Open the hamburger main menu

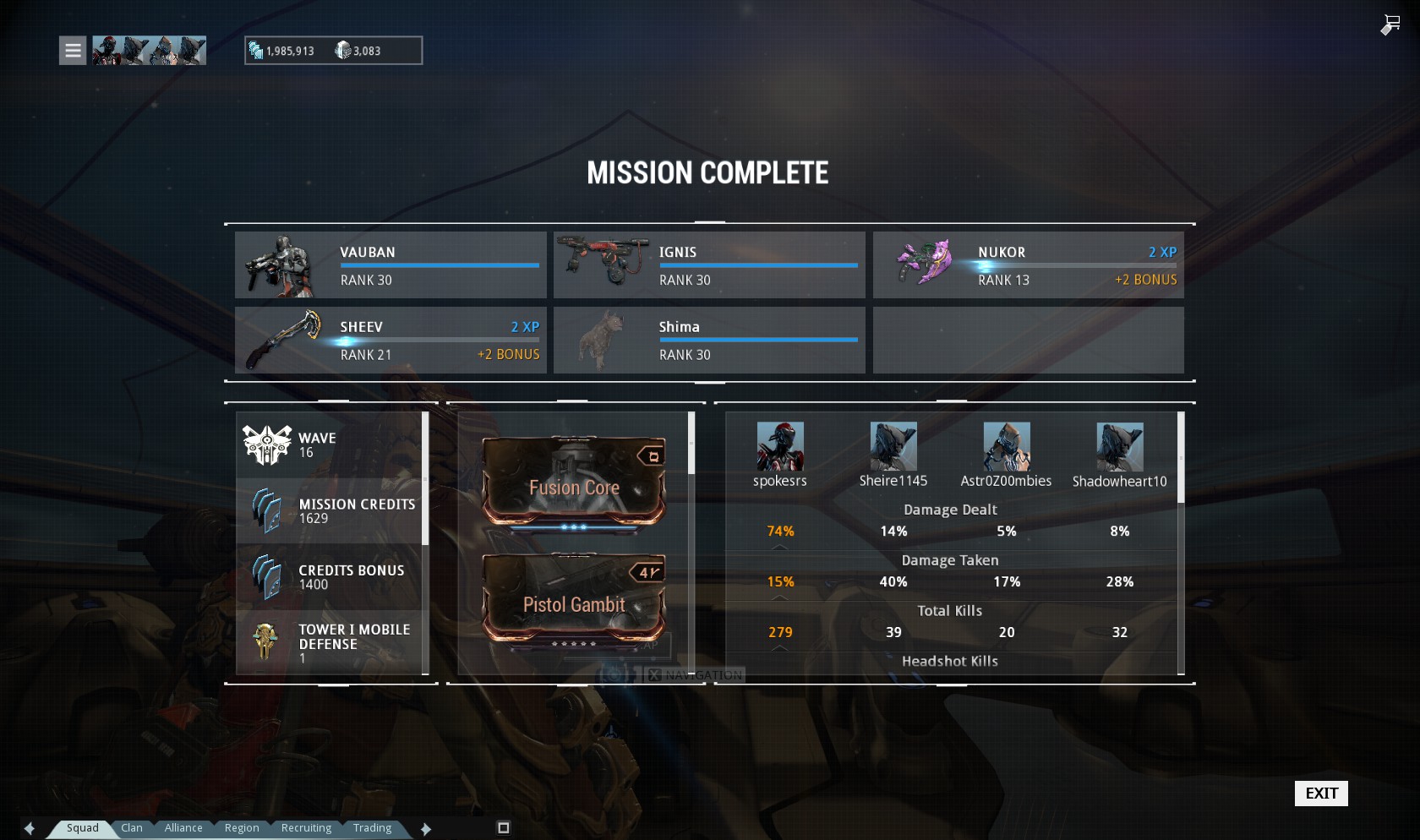tap(73, 51)
